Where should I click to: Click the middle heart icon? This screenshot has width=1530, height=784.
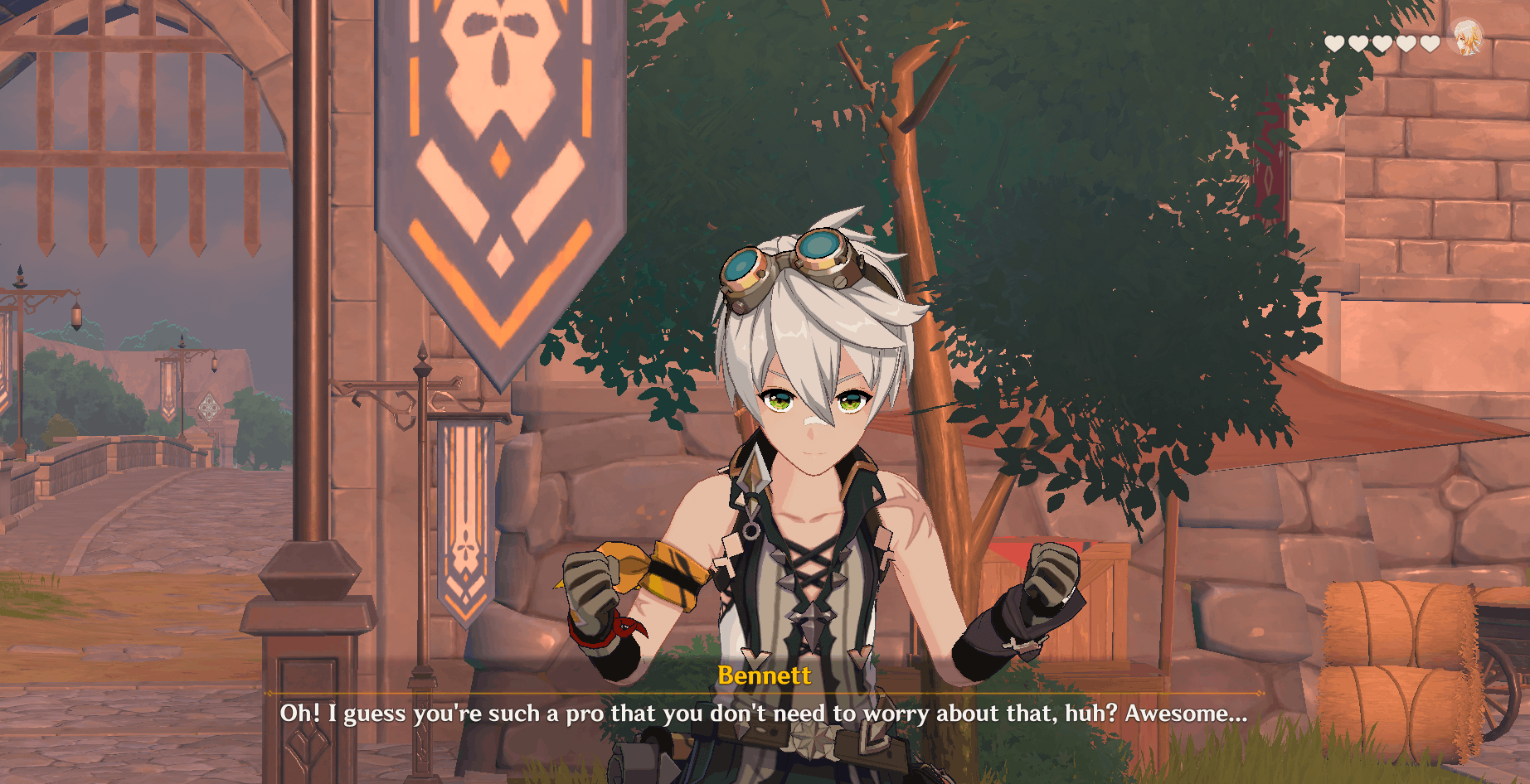[x=1382, y=43]
